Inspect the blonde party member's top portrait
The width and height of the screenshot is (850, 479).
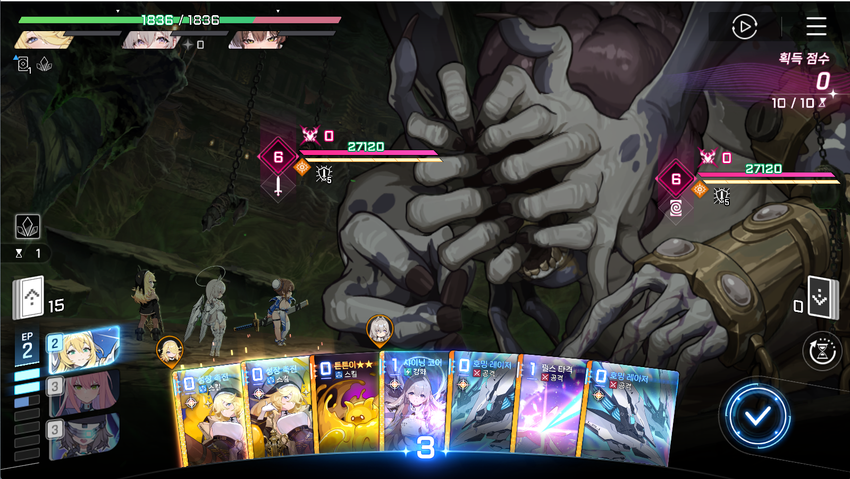coord(45,39)
